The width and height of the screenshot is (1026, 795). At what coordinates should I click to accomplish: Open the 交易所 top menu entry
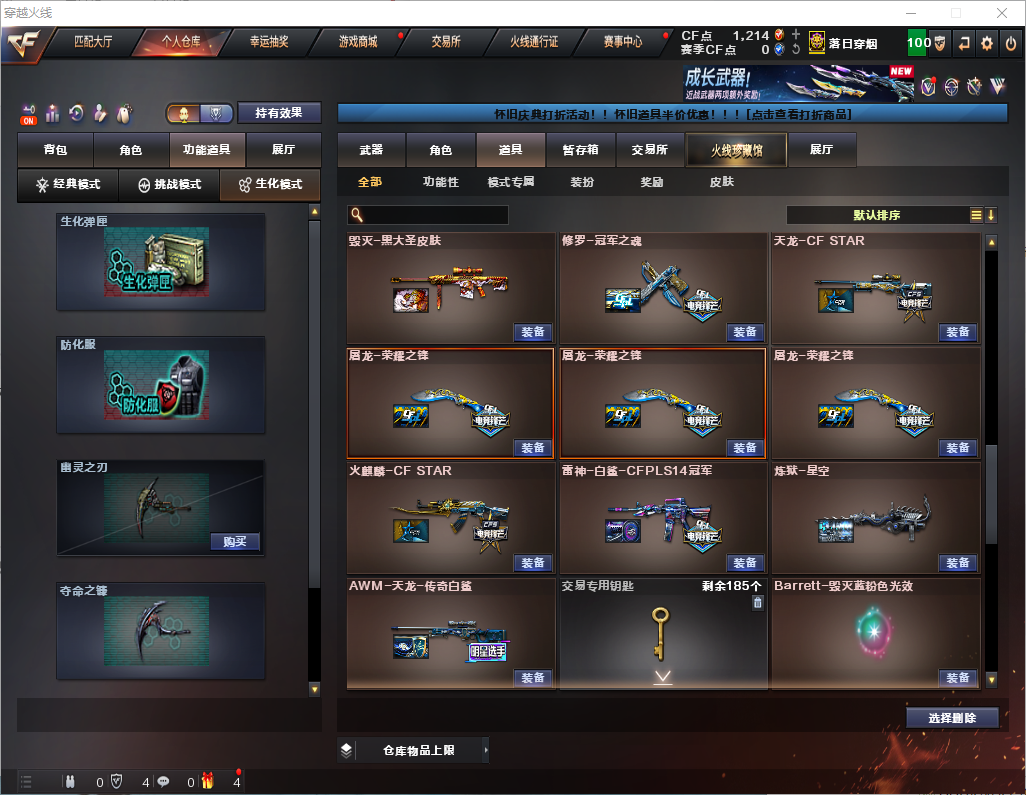(446, 42)
